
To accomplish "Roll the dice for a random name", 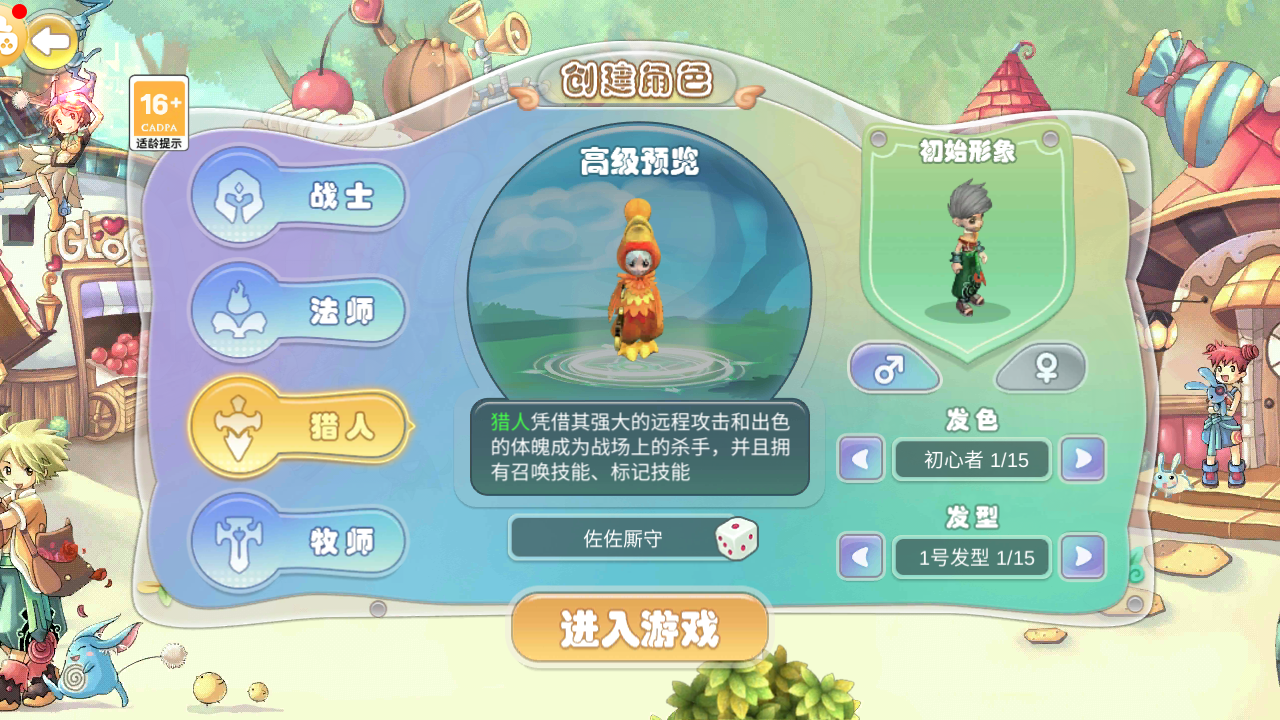I will tap(739, 538).
